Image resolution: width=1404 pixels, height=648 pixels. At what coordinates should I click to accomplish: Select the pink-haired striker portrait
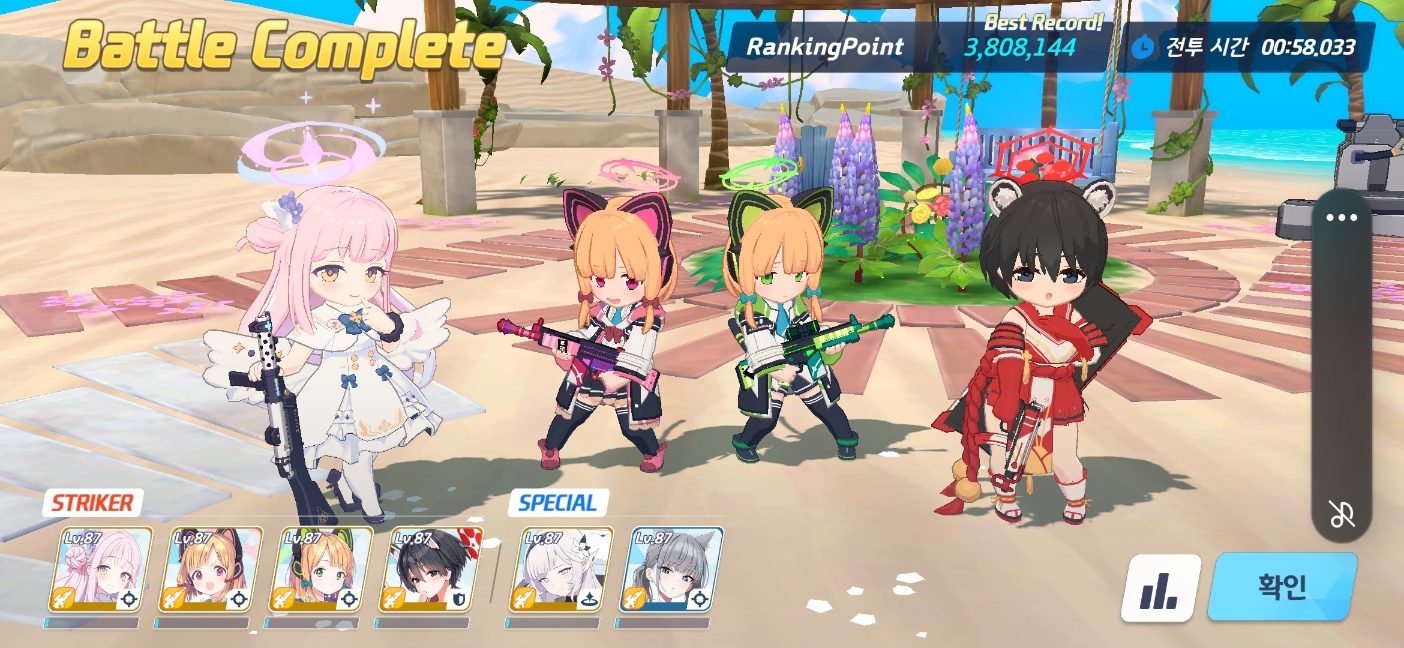(x=100, y=569)
